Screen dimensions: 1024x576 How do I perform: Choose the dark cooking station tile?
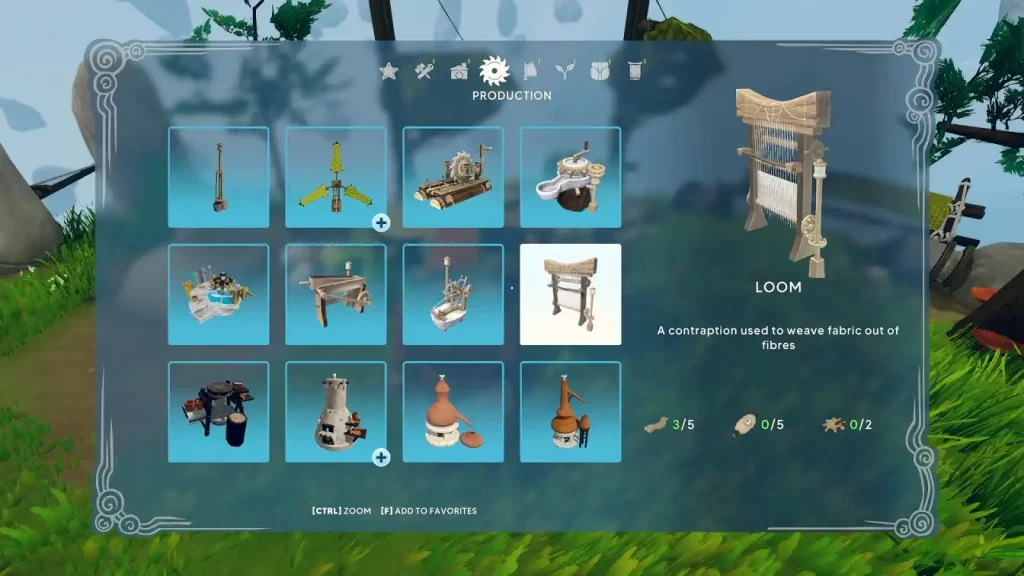[x=218, y=411]
